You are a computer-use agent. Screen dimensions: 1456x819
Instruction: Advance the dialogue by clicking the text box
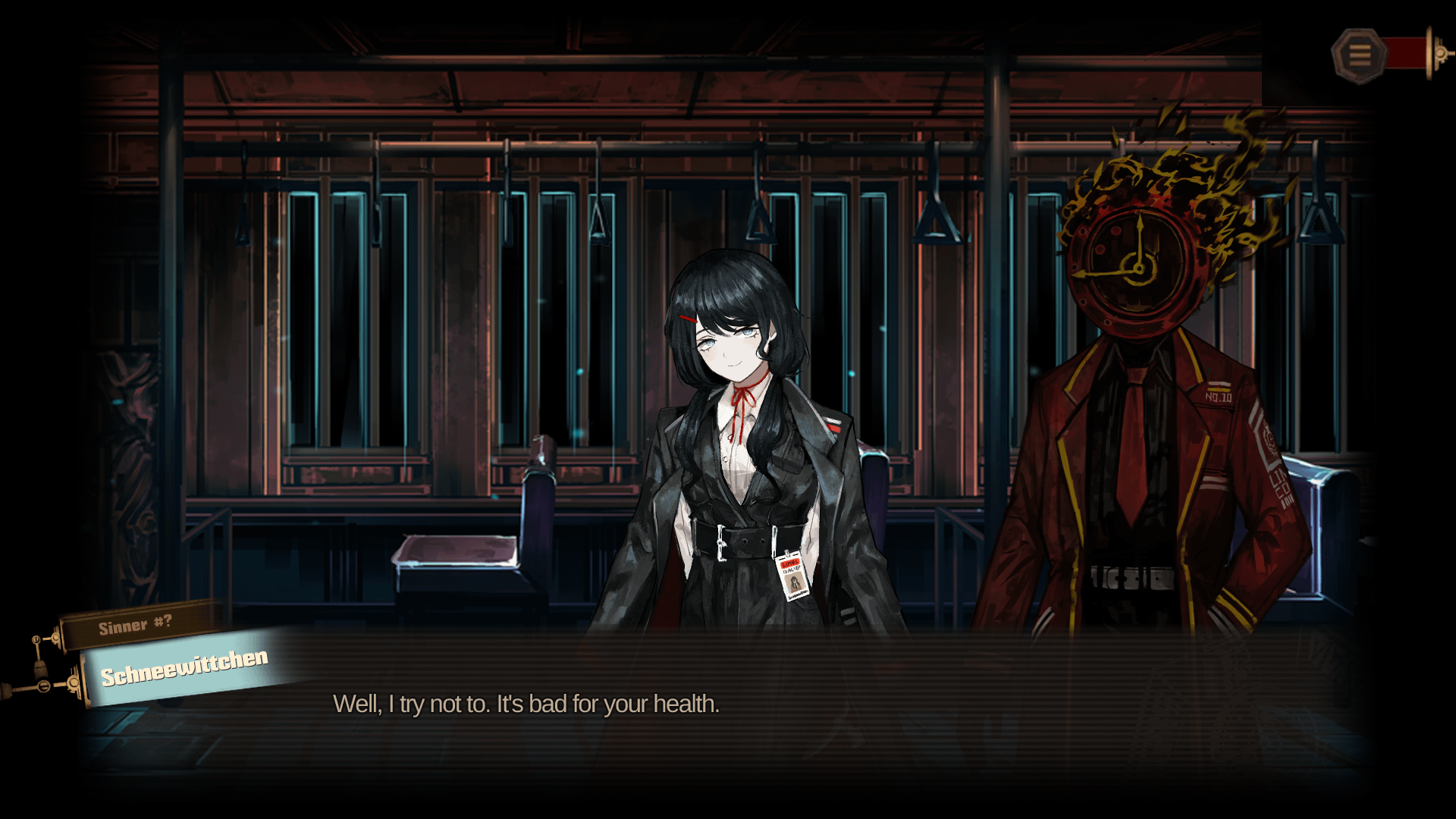pyautogui.click(x=728, y=705)
